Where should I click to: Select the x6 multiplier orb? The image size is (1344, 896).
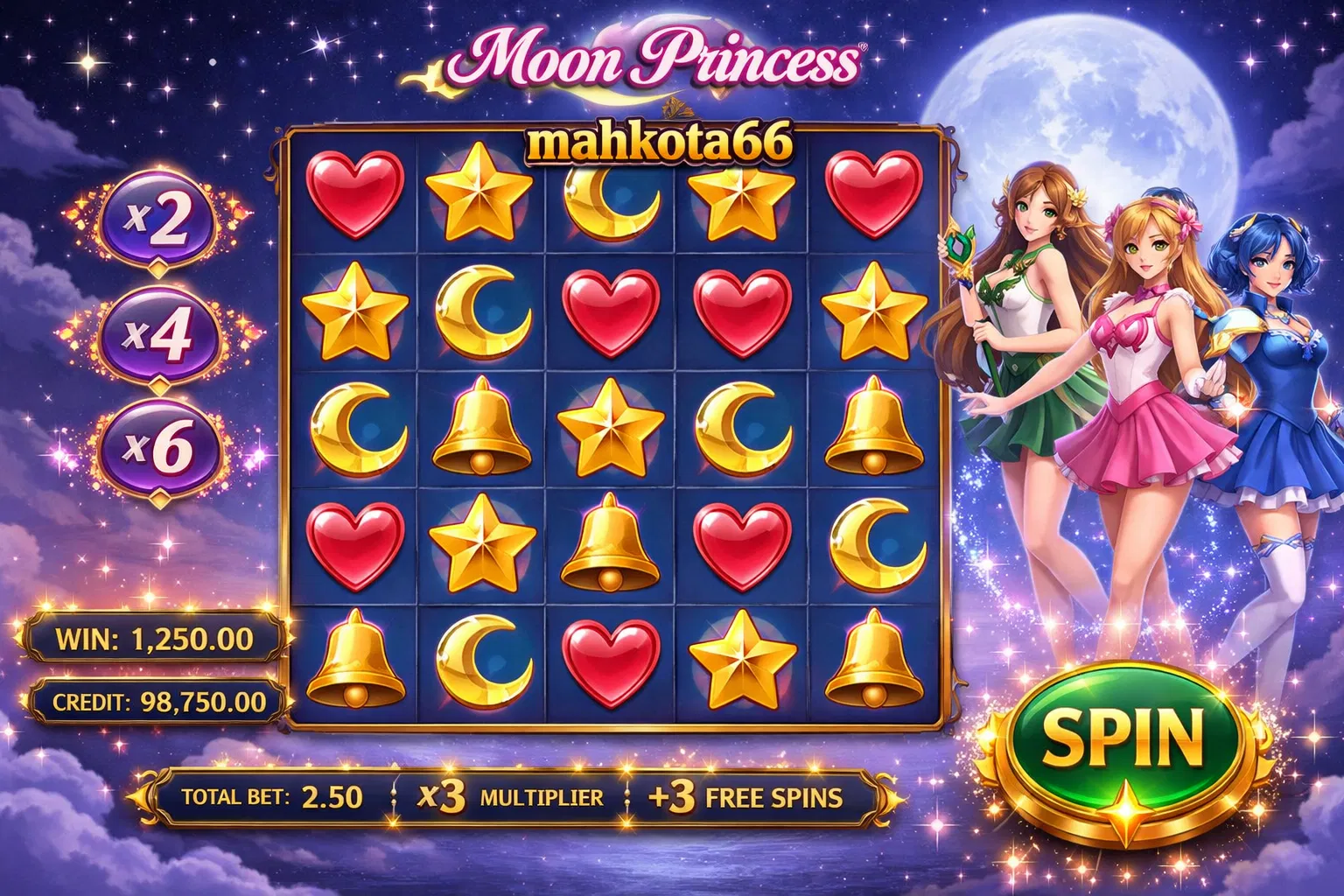coord(157,447)
